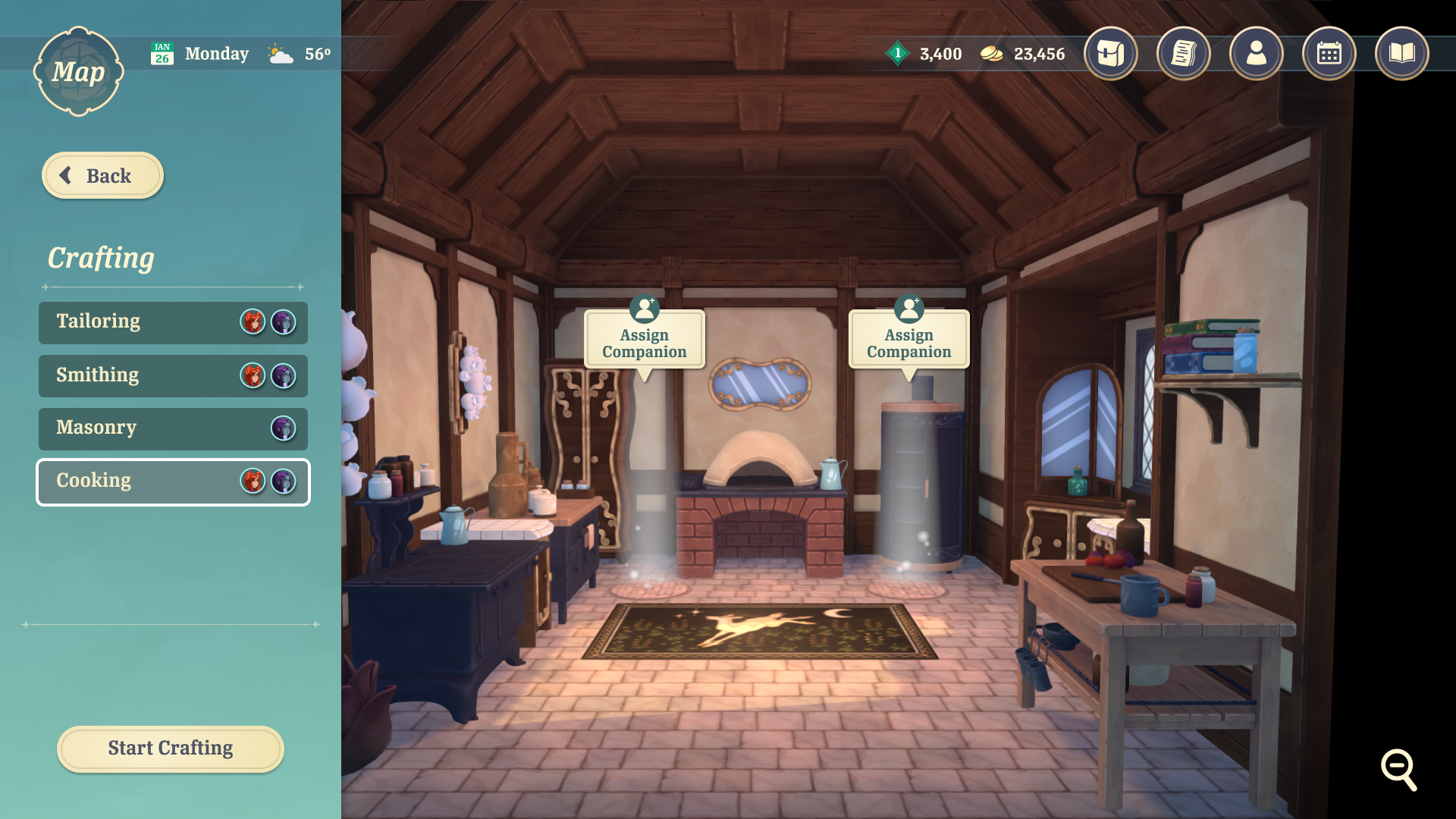Screen dimensions: 1456x819
Task: Show the character profile
Action: pyautogui.click(x=1257, y=53)
